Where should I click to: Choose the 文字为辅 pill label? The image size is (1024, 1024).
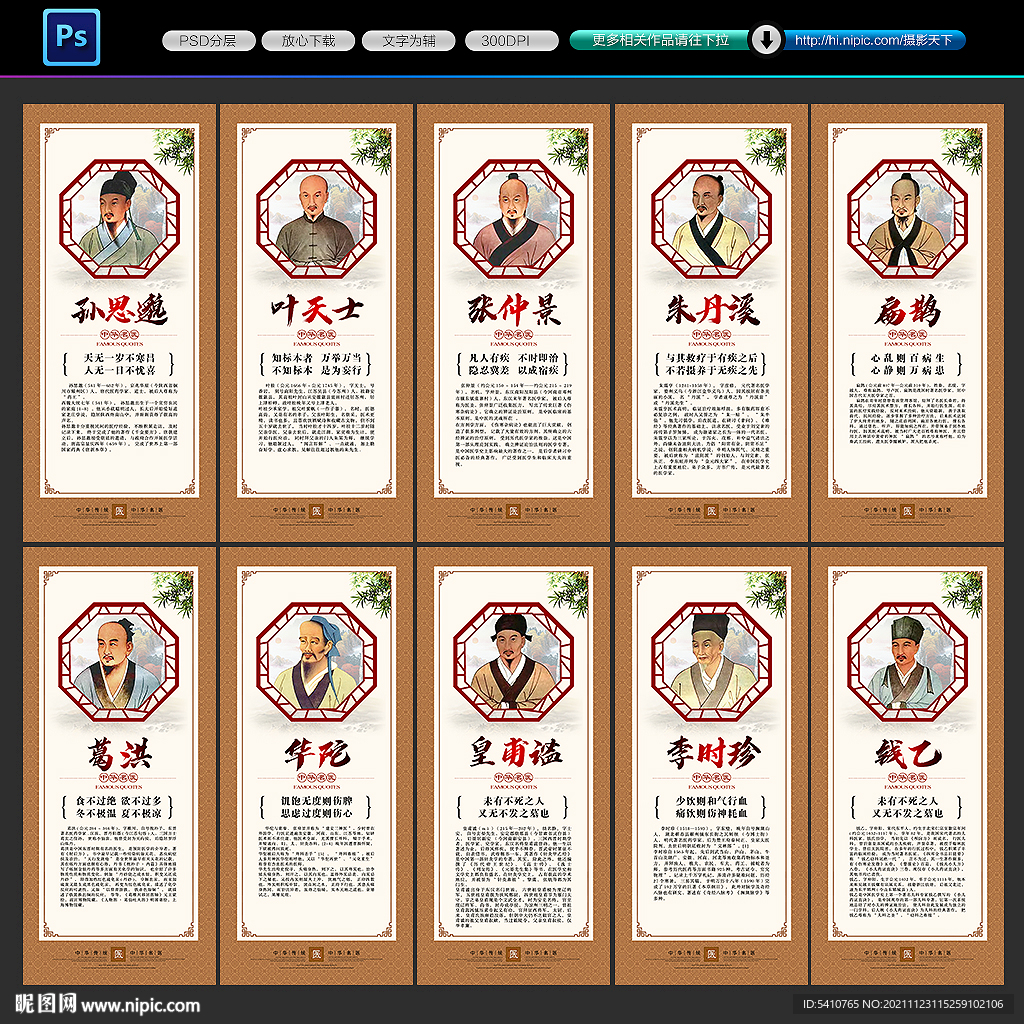click(409, 41)
